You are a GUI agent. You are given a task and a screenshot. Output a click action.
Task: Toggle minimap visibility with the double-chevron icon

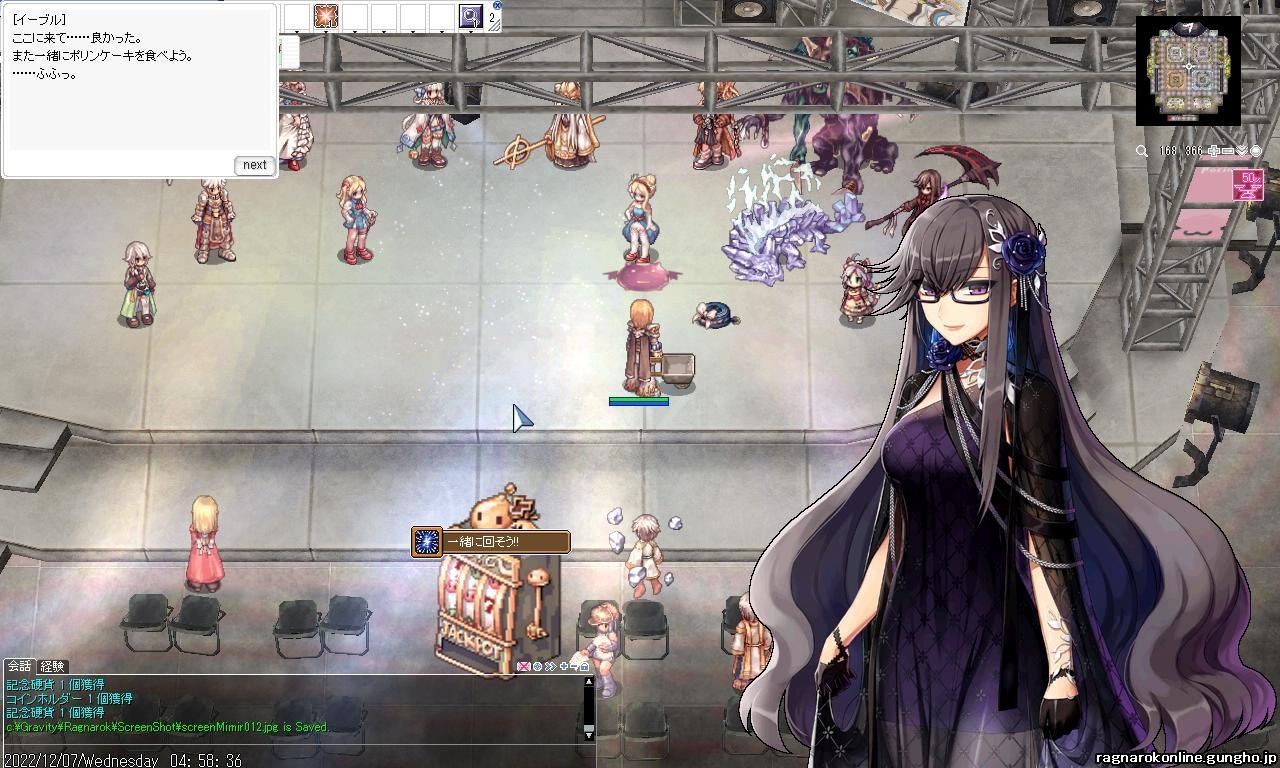pyautogui.click(x=1242, y=151)
